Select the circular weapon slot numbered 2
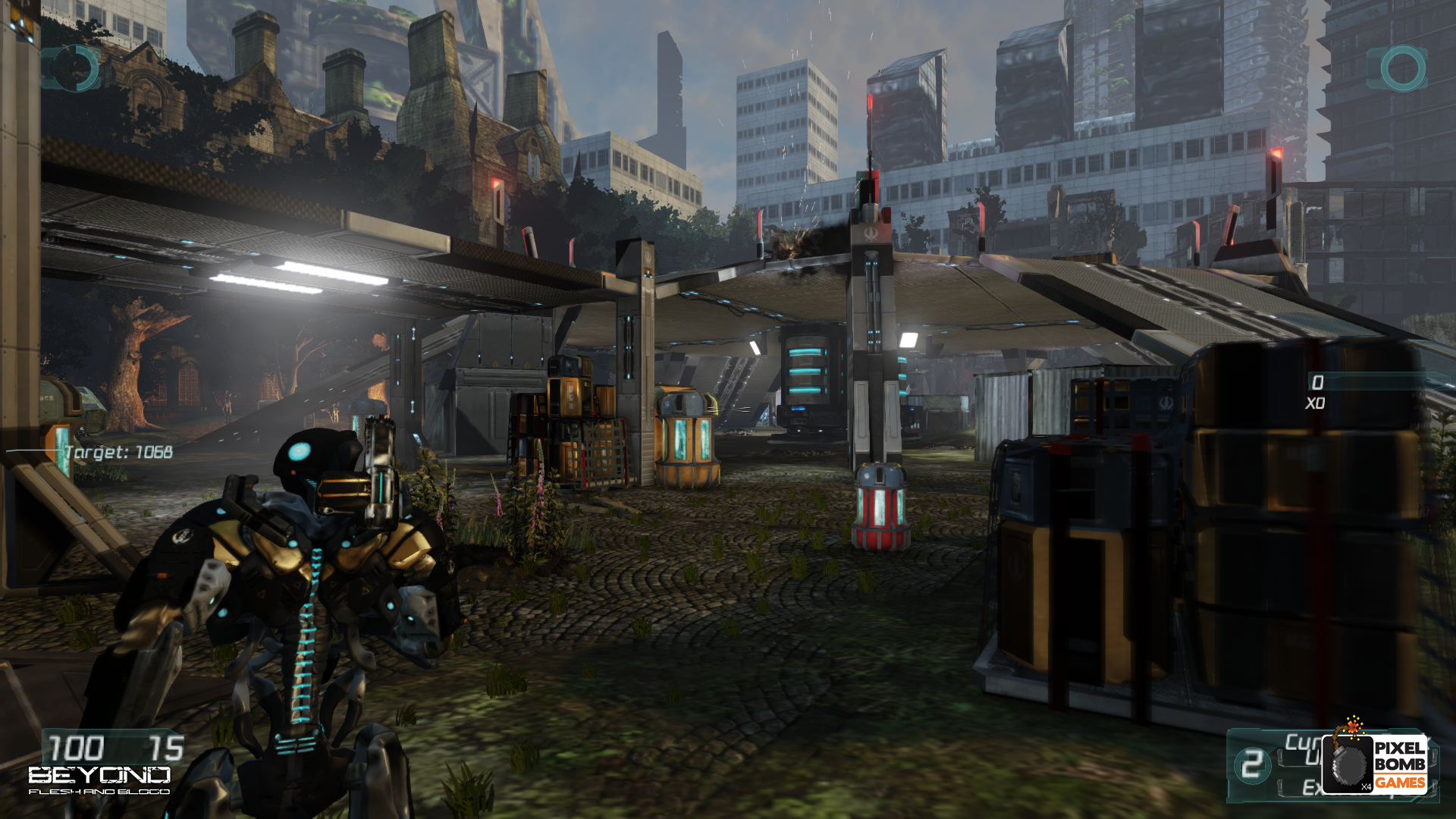Image resolution: width=1456 pixels, height=819 pixels. tap(1252, 764)
